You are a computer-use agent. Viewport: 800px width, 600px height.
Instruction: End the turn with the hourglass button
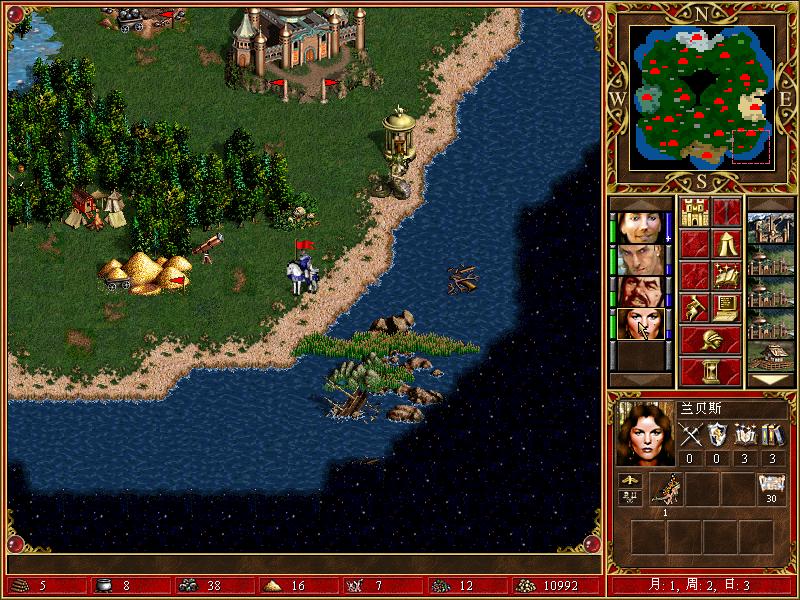click(710, 371)
